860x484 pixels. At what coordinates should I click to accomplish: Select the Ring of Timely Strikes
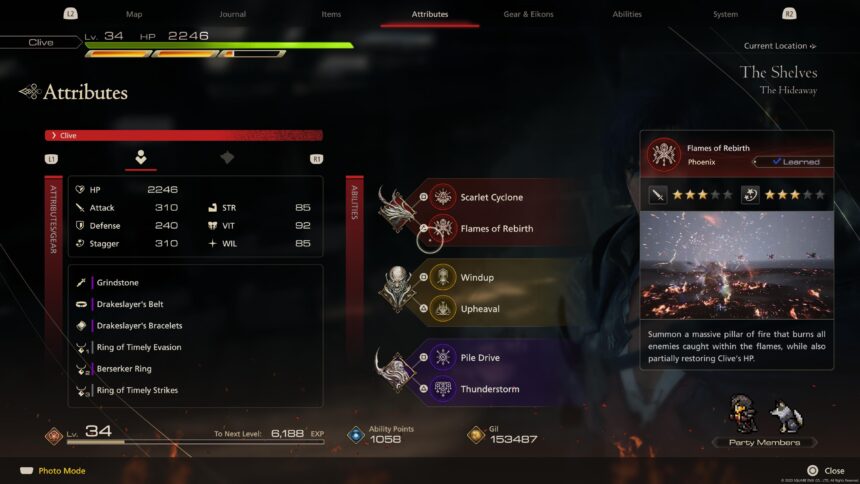click(x=137, y=390)
